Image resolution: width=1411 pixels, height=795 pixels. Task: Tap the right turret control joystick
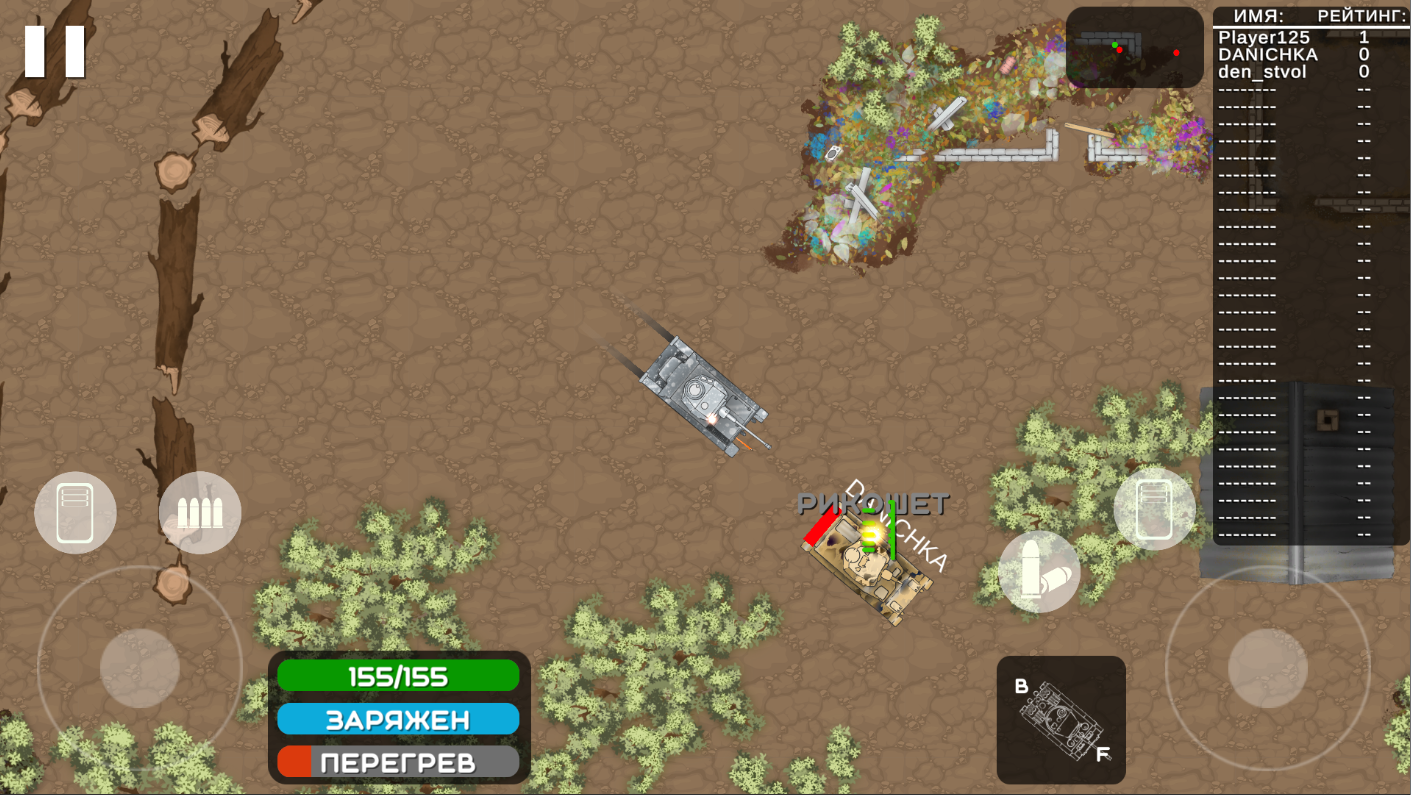click(1266, 666)
